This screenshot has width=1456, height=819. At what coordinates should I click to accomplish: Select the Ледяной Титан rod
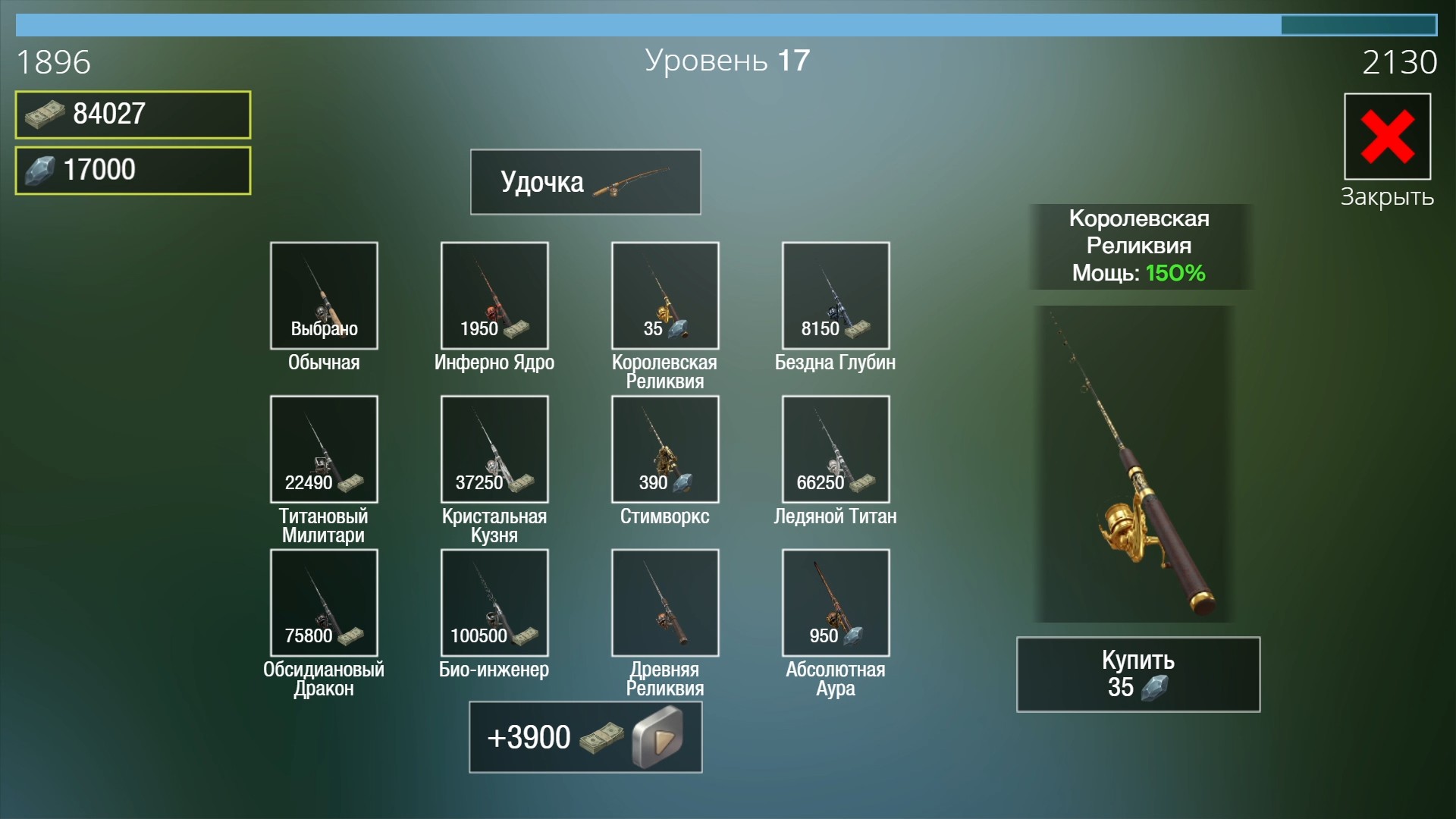click(x=835, y=449)
